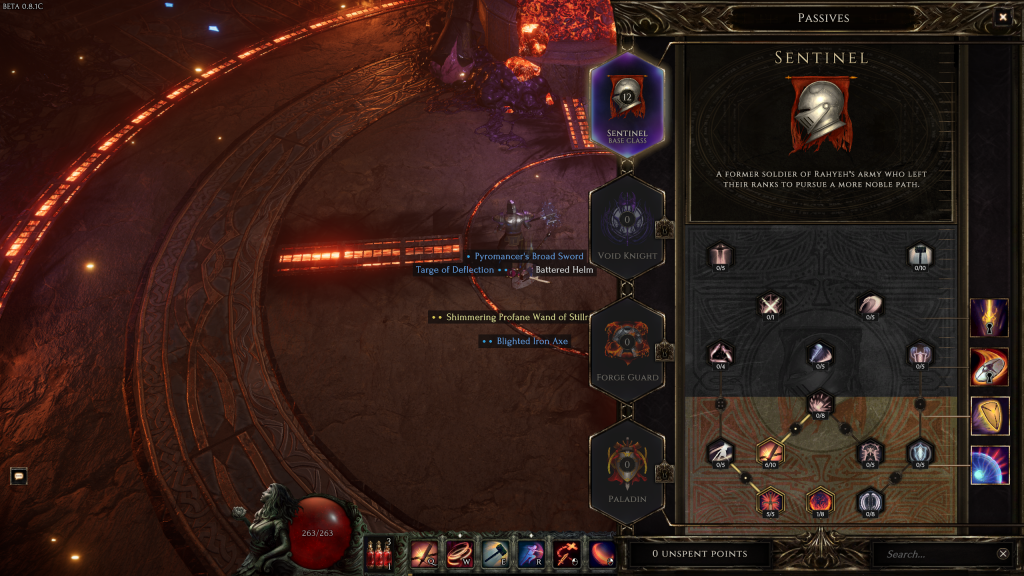Screen dimensions: 1024x576
Task: Select the golden shield skill icon
Action: click(x=989, y=415)
